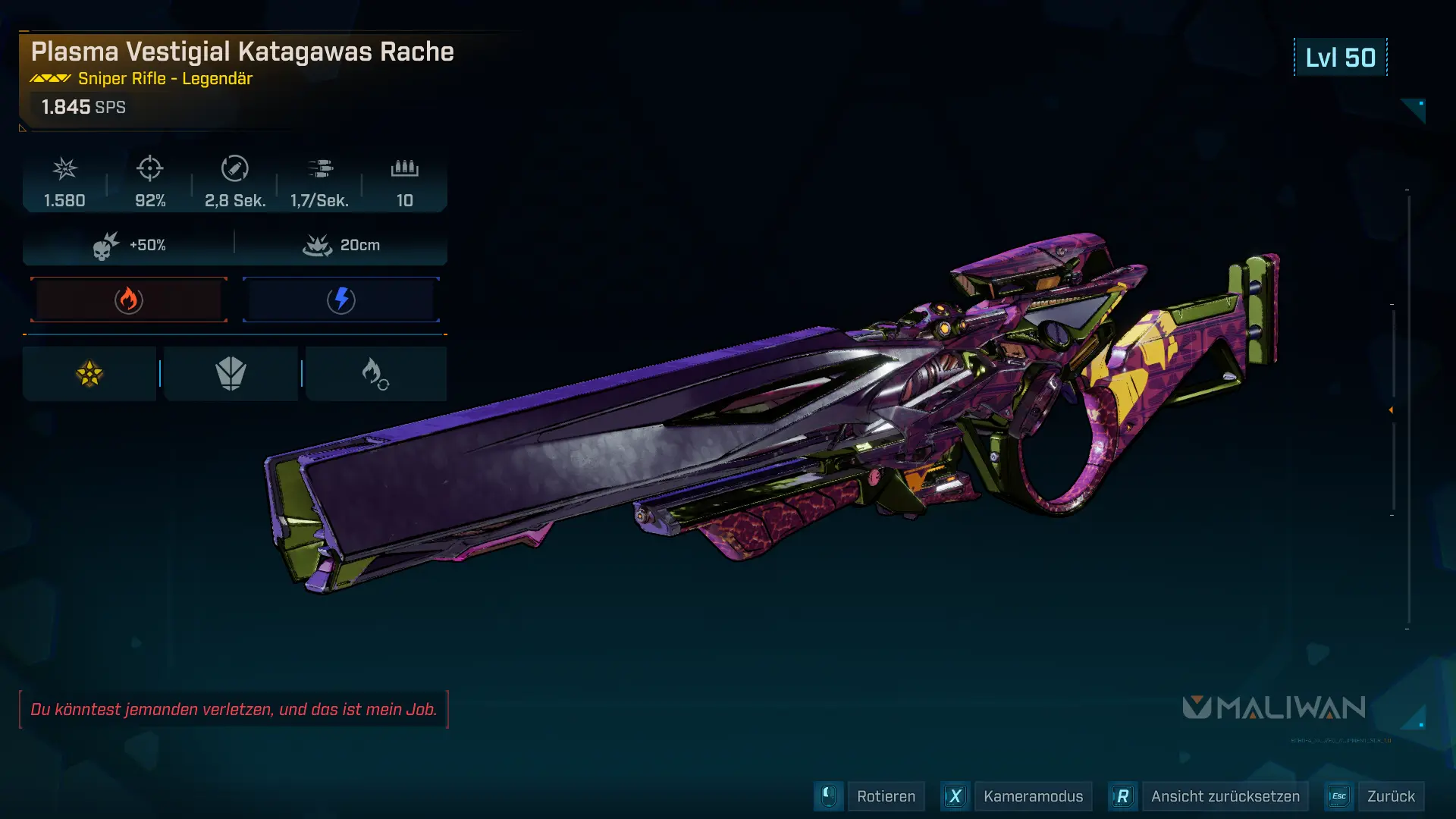Screen dimensions: 1456x819
Task: Choose Ansicht zurücksetzen to reset the view
Action: click(1225, 796)
